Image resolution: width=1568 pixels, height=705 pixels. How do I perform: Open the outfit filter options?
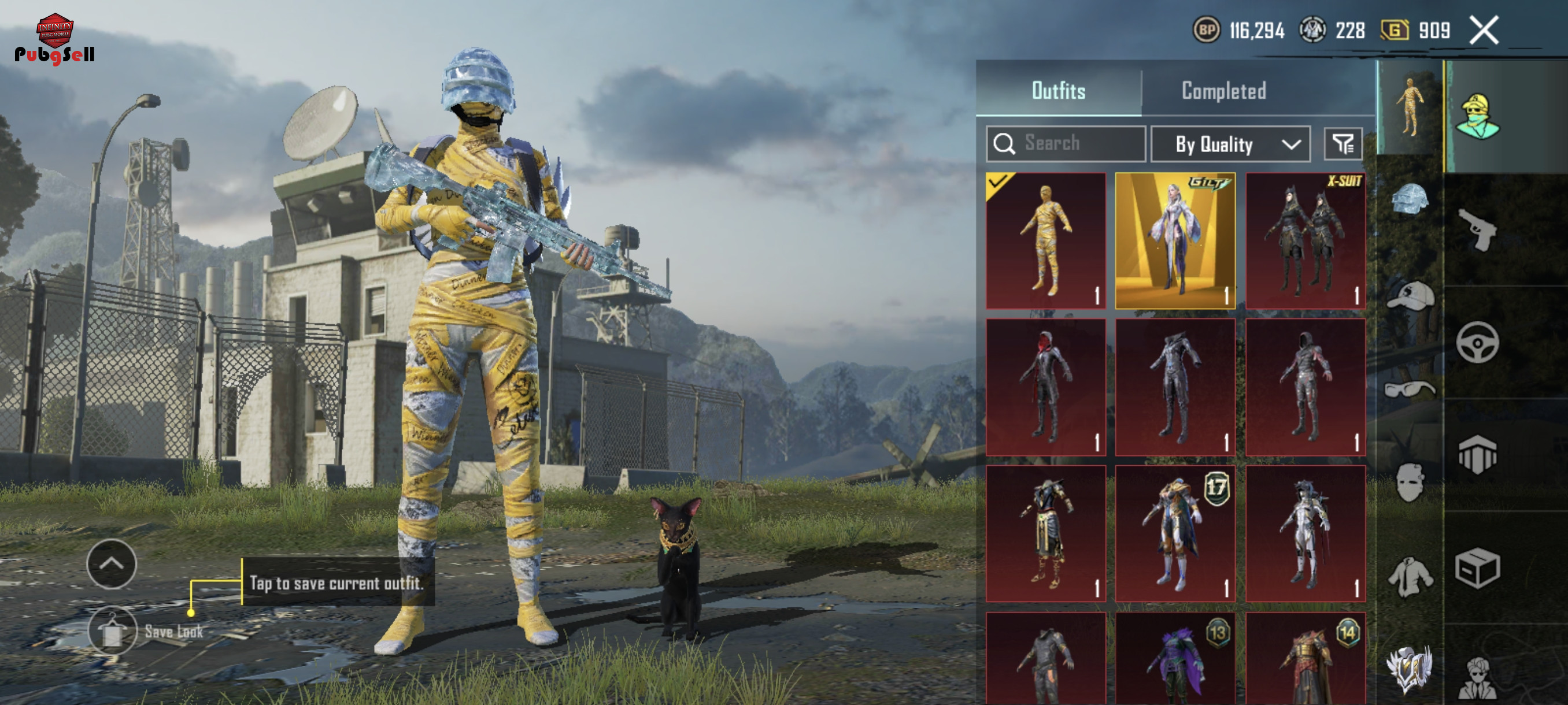pos(1343,144)
